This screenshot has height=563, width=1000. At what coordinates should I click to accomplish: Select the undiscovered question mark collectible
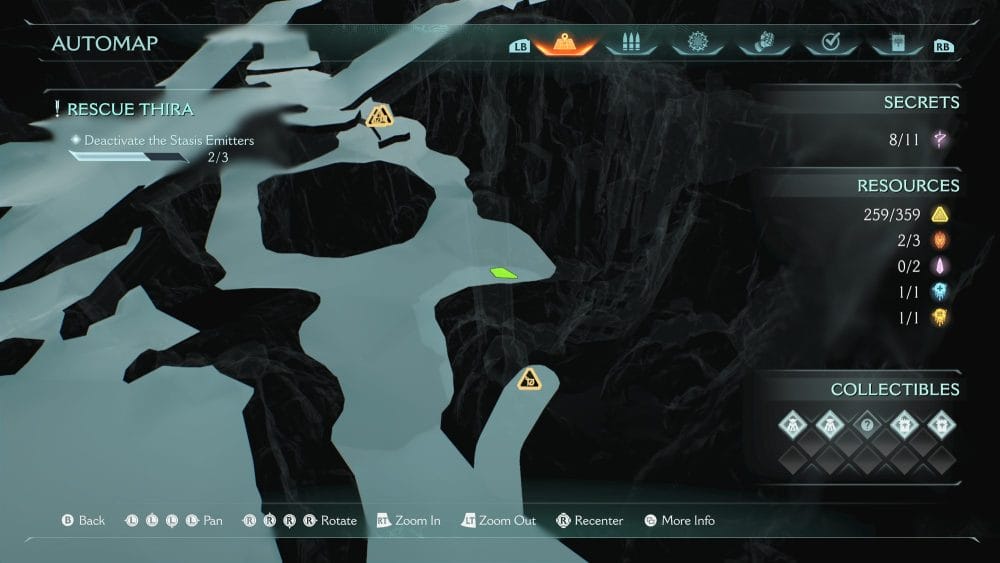pyautogui.click(x=867, y=425)
